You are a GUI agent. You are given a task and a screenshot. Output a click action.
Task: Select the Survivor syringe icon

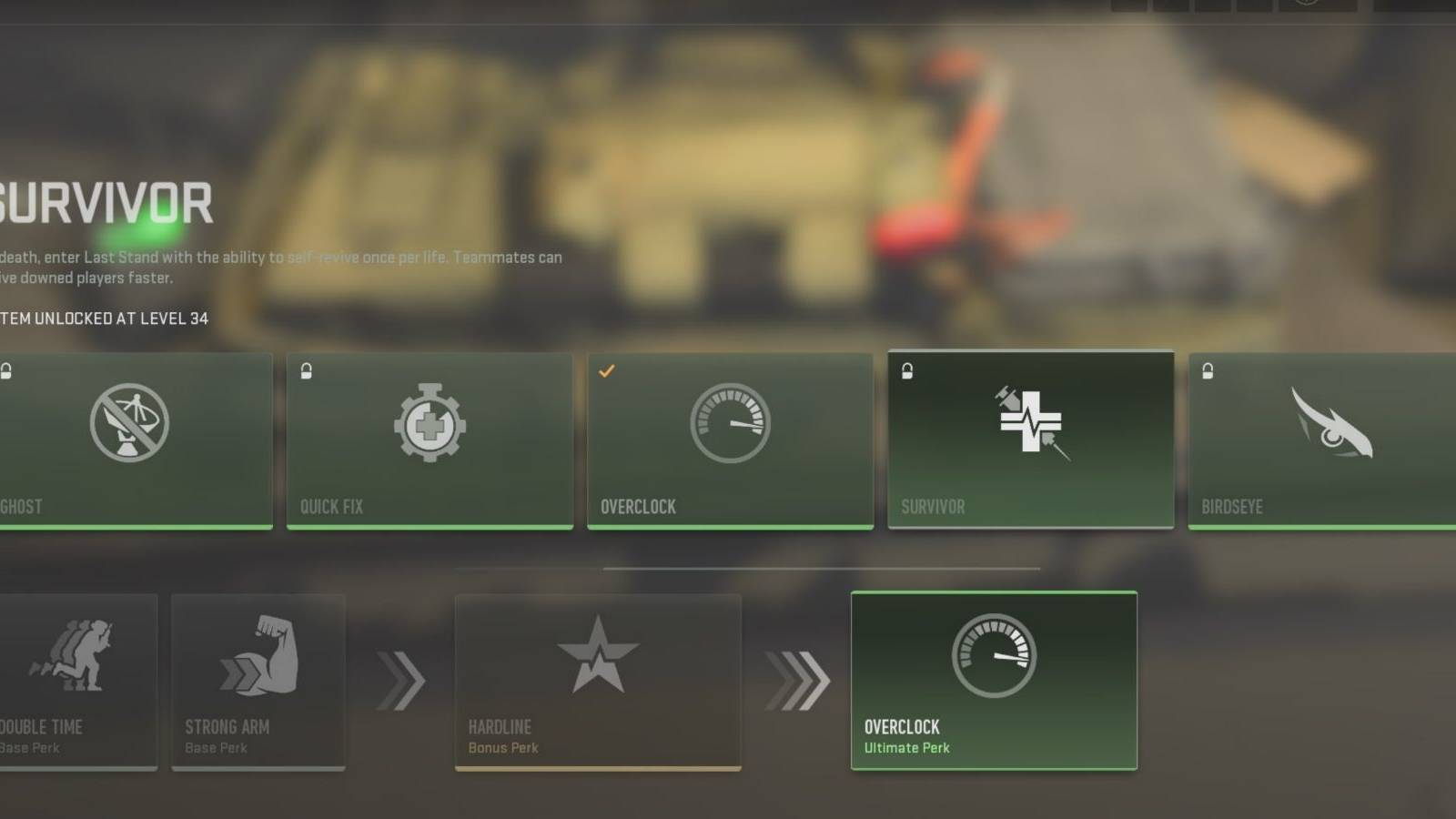coord(1029,420)
